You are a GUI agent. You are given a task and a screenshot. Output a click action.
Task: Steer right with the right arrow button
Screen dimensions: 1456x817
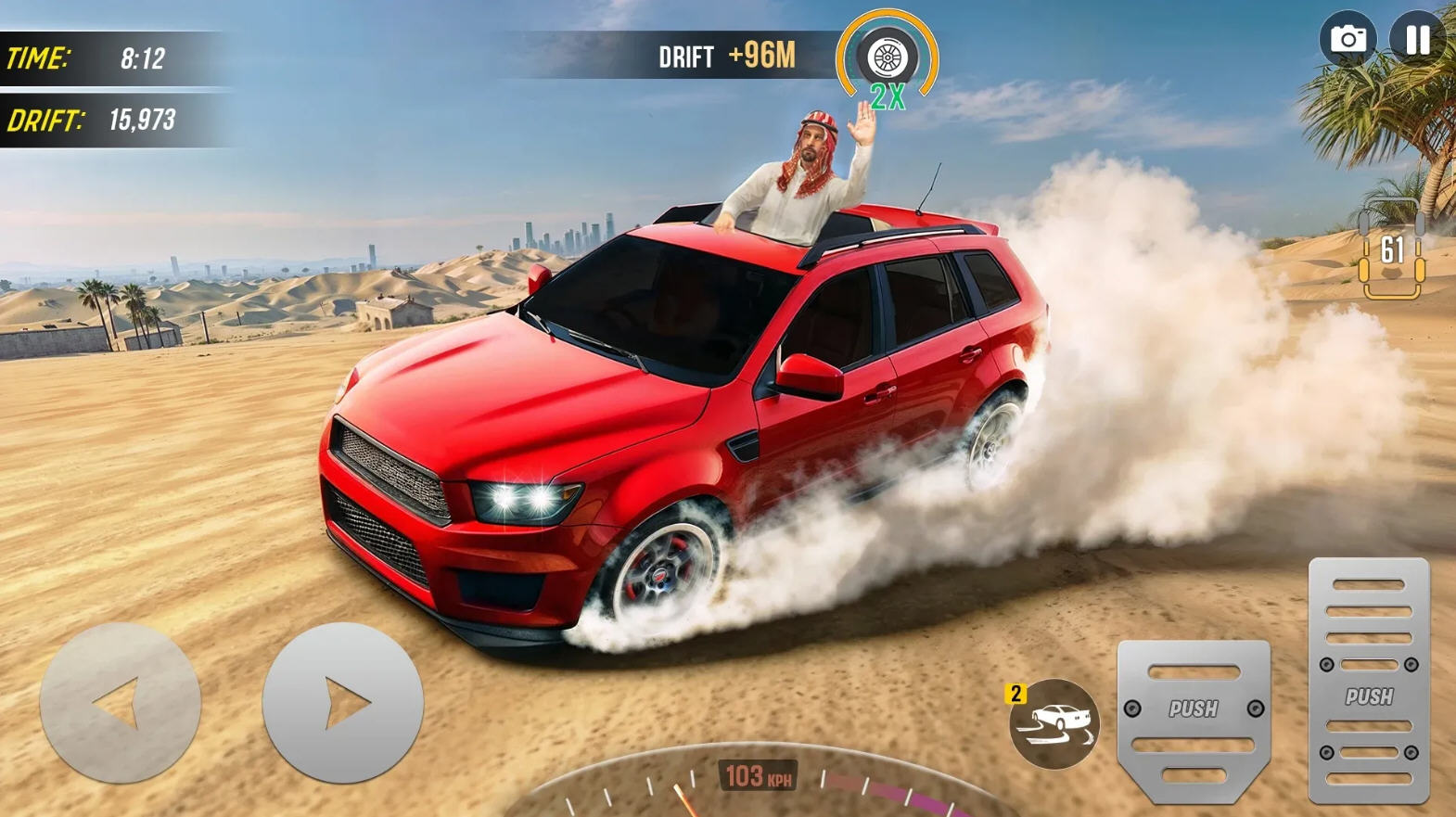click(343, 703)
